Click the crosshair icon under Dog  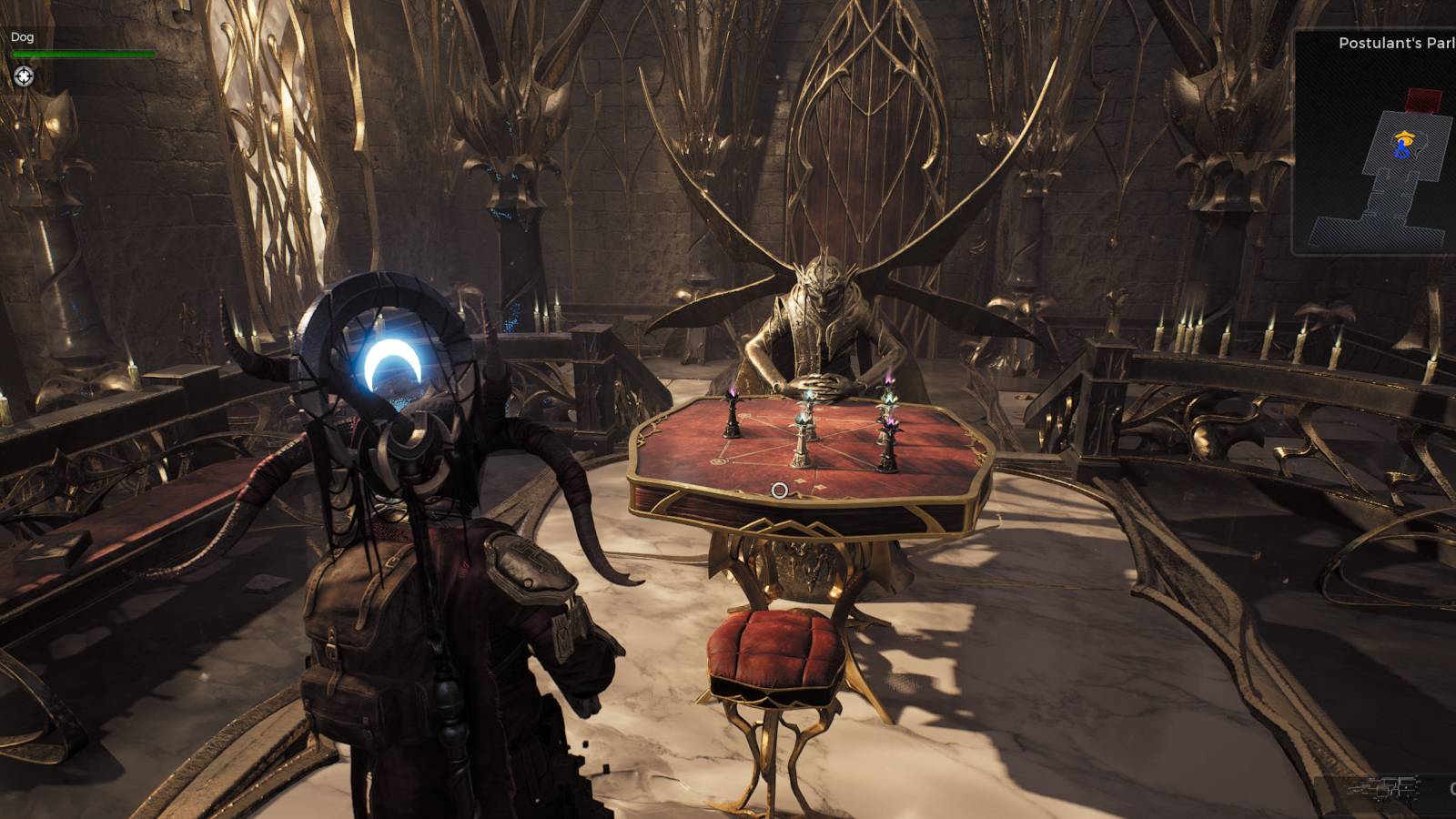coord(24,76)
